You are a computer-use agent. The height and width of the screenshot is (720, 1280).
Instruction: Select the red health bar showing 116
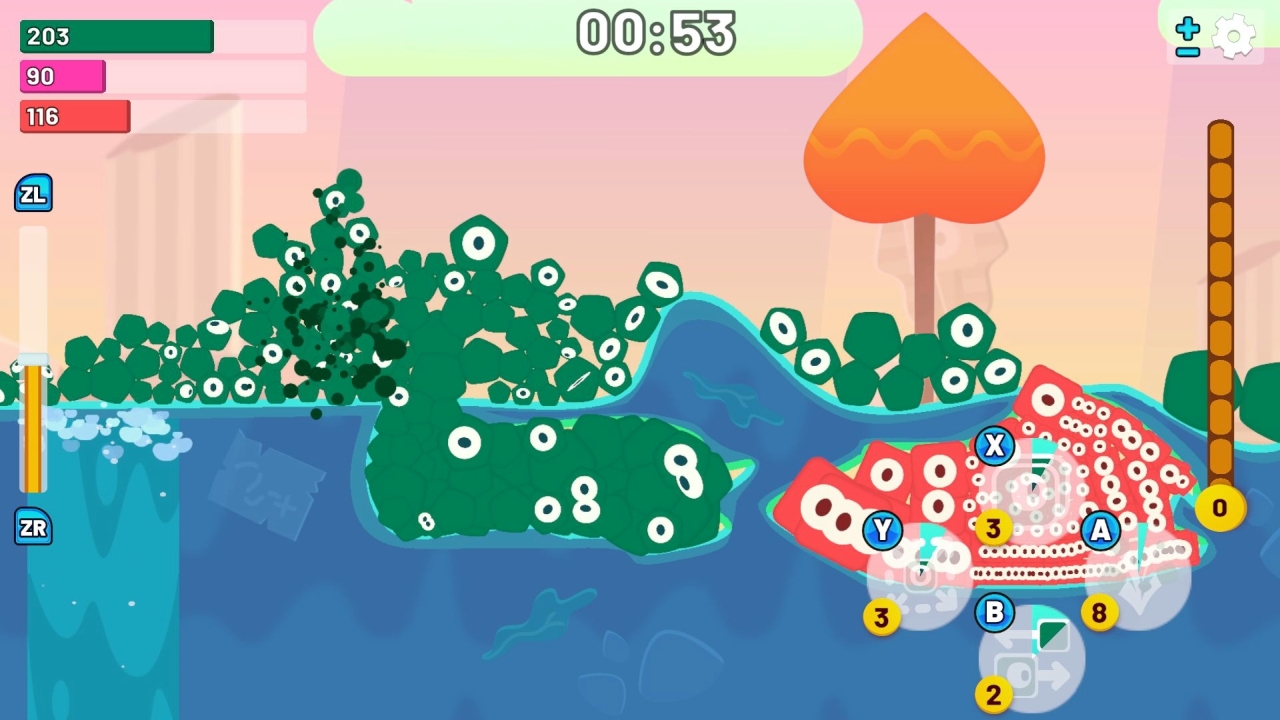pyautogui.click(x=74, y=116)
